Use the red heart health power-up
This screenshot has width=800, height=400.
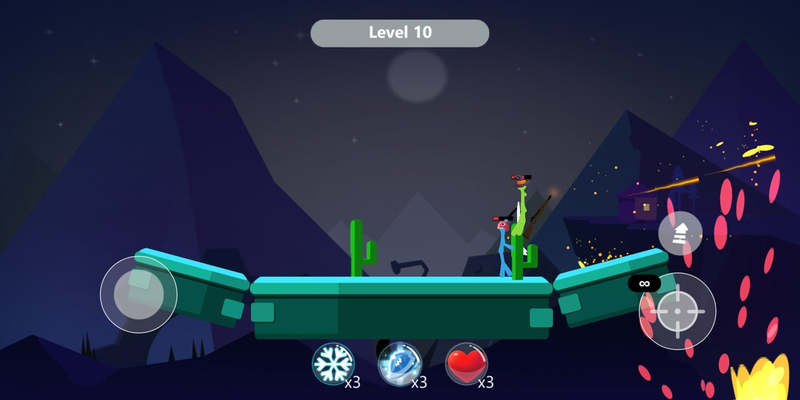tap(466, 364)
